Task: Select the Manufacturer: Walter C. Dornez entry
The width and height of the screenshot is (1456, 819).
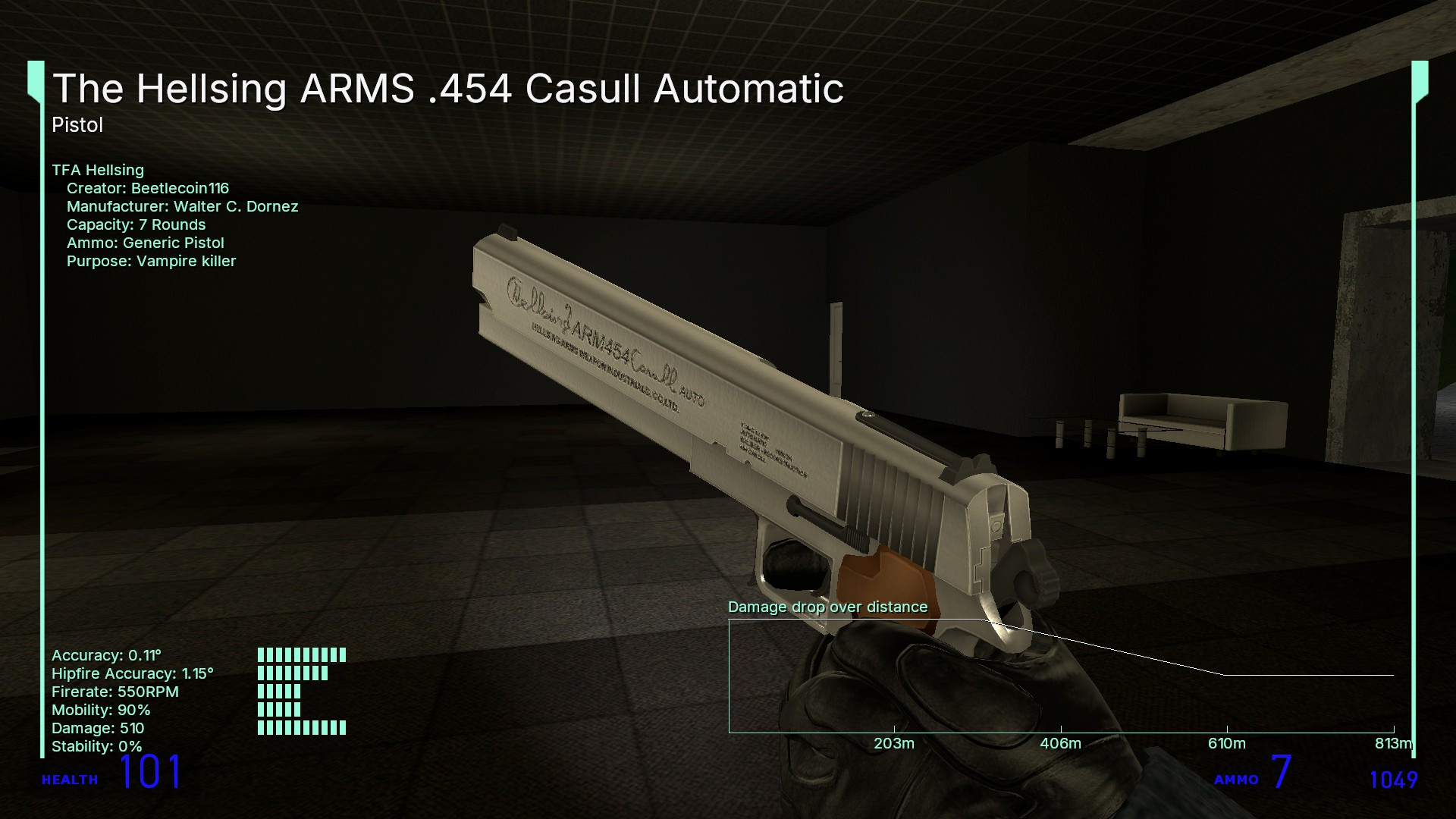Action: [x=182, y=206]
